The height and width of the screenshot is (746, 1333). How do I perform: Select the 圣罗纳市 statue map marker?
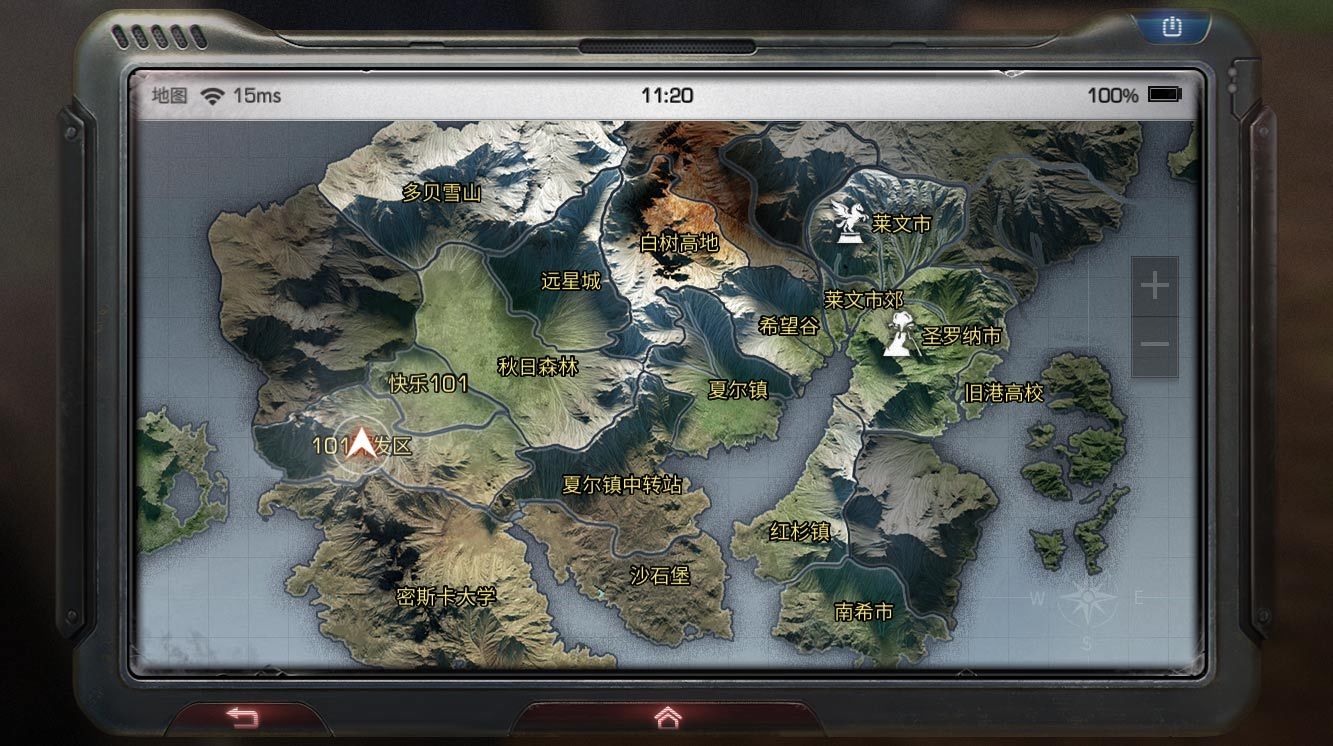pyautogui.click(x=898, y=335)
